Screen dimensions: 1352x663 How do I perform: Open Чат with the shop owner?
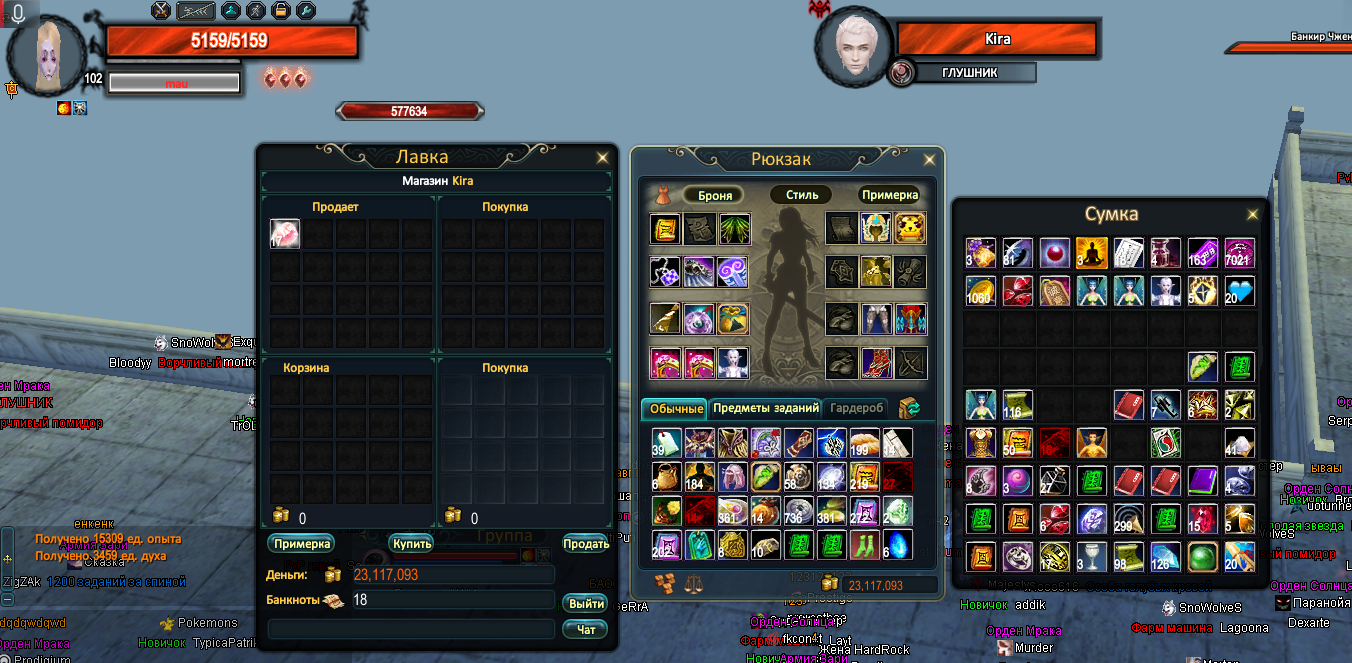coord(586,629)
